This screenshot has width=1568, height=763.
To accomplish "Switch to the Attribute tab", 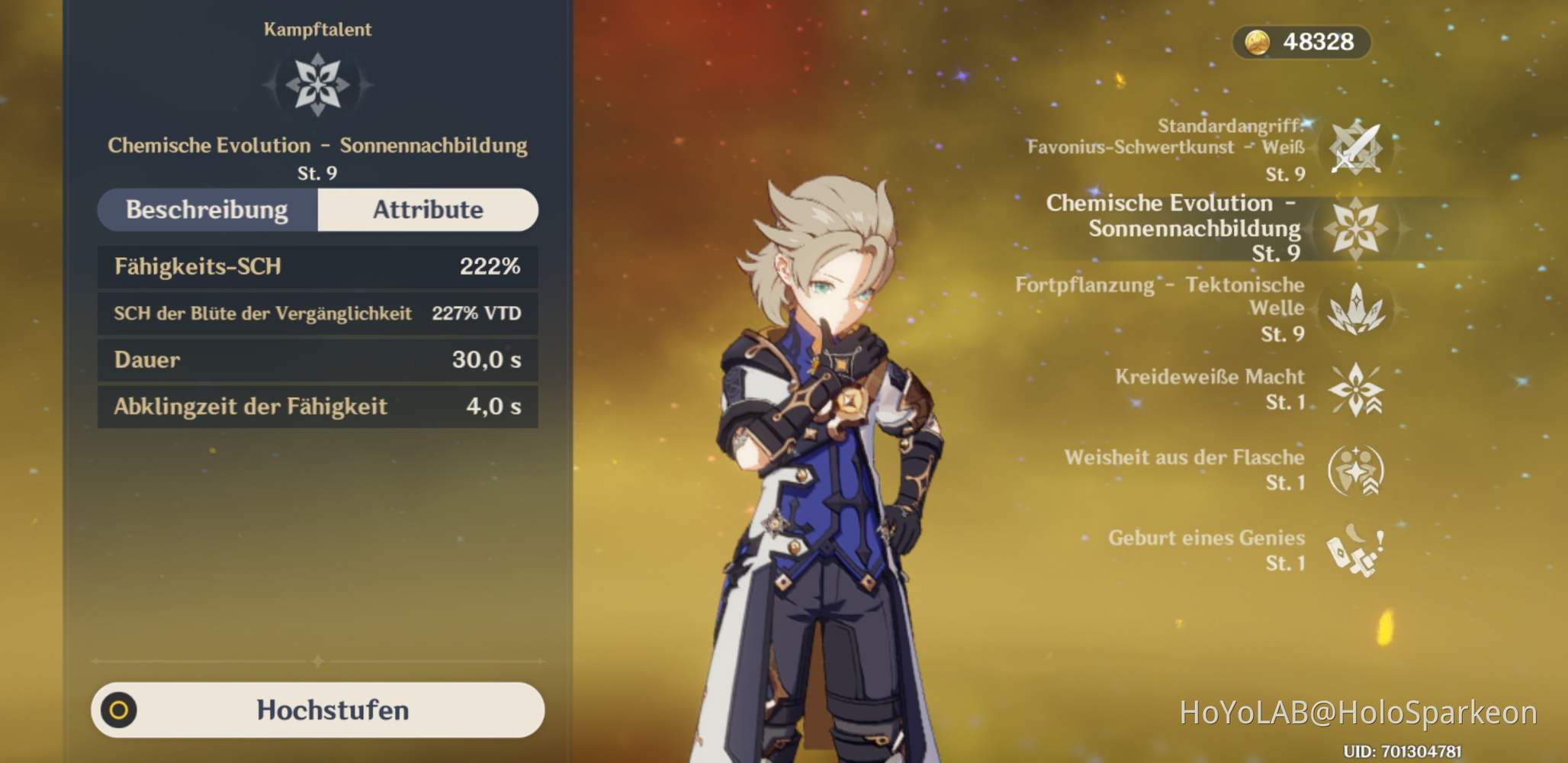I will (x=427, y=210).
